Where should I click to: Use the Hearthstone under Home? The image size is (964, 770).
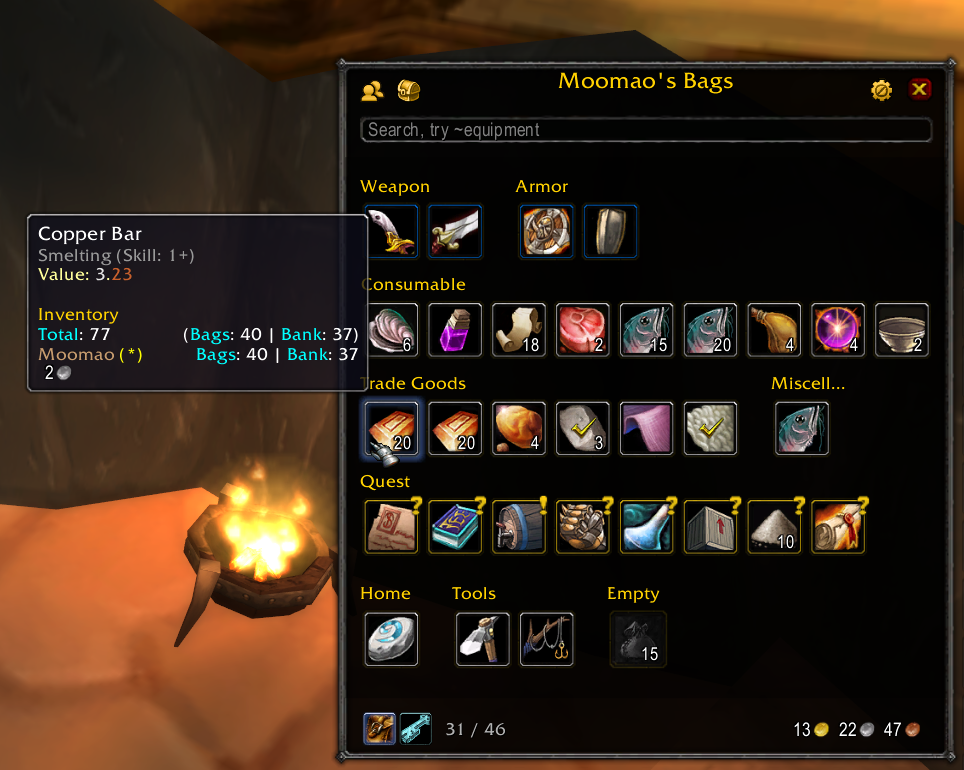[391, 639]
